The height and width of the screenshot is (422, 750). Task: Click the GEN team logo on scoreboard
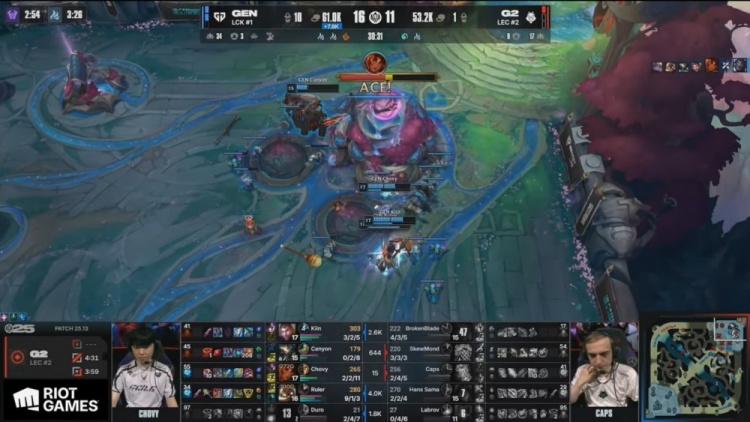pos(219,17)
